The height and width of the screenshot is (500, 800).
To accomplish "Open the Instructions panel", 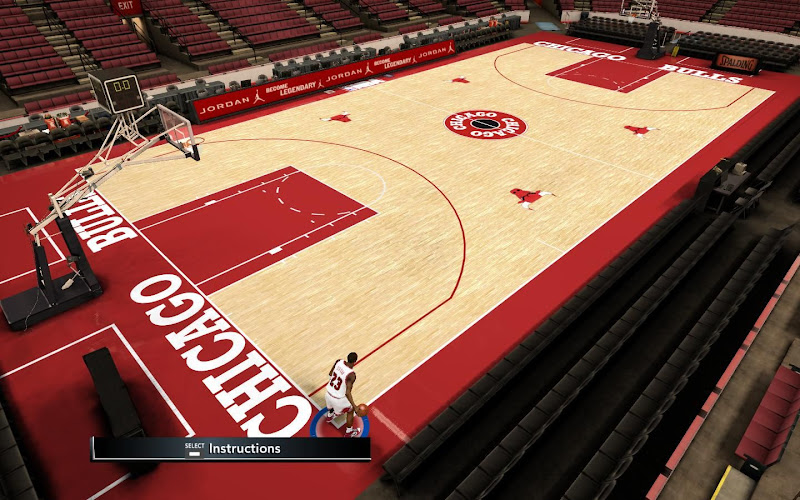I will click(x=243, y=449).
